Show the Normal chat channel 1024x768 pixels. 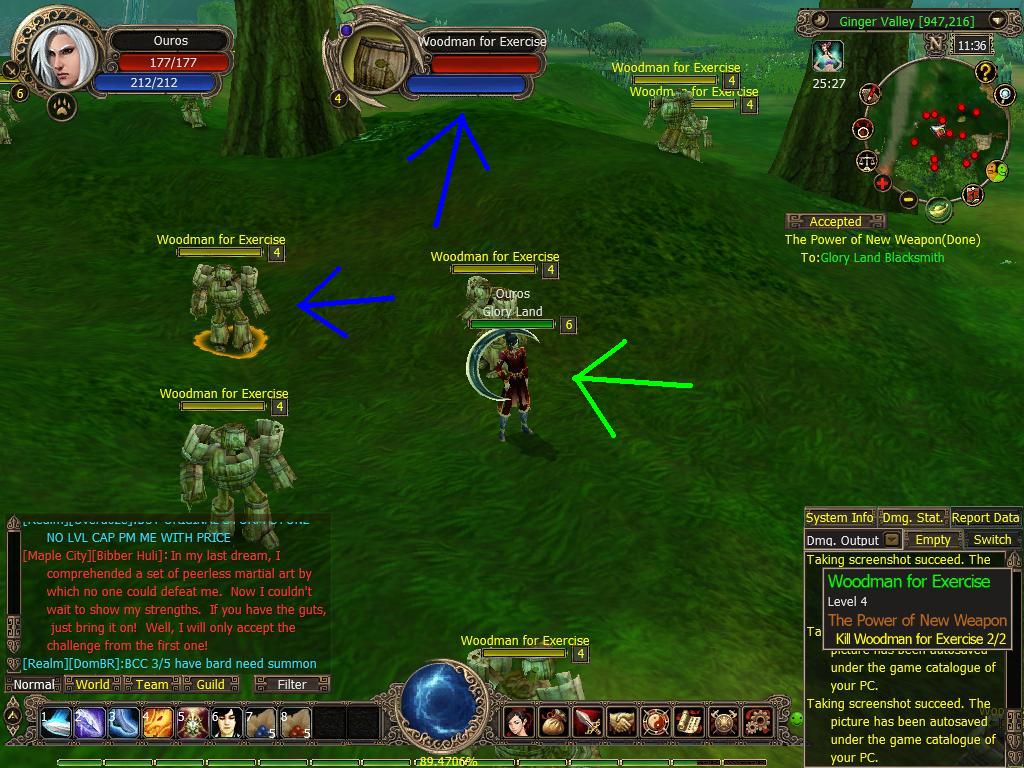click(x=34, y=684)
